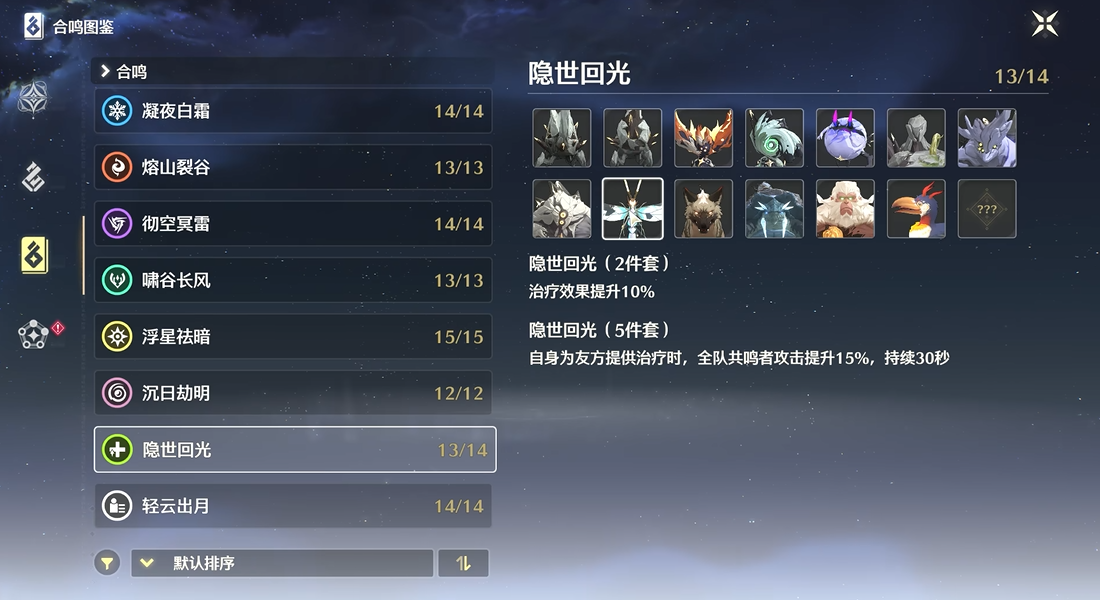
Task: View the 轻云出月 sonata set
Action: coord(294,506)
